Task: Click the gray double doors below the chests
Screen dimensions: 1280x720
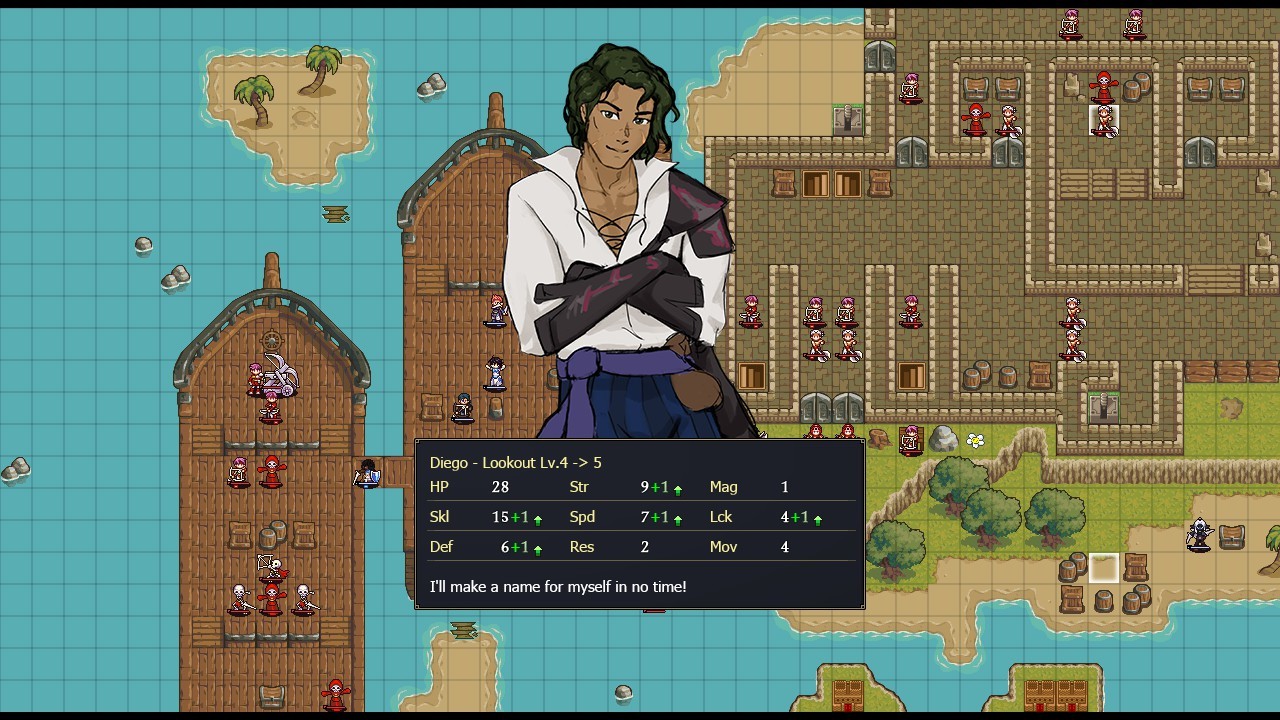Action: (x=1007, y=152)
